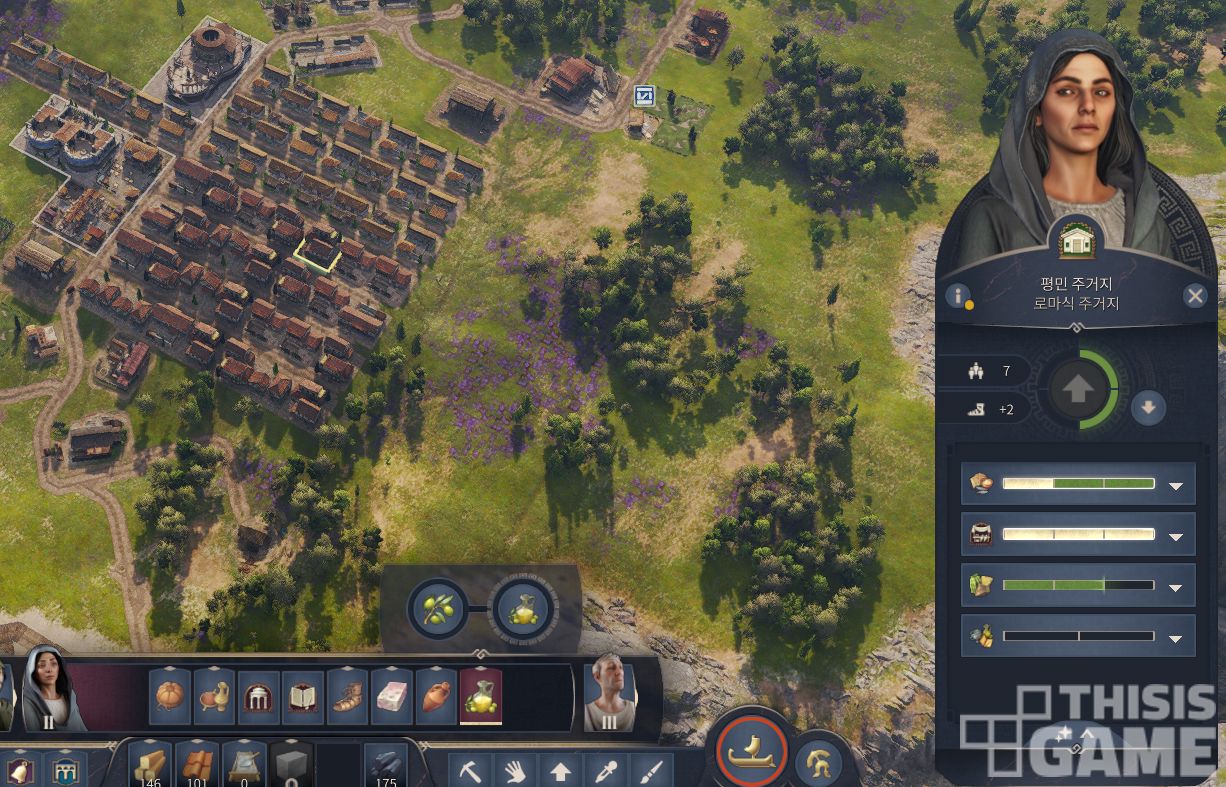The width and height of the screenshot is (1226, 787).
Task: Click the statistics marker icon on the map
Action: [645, 96]
